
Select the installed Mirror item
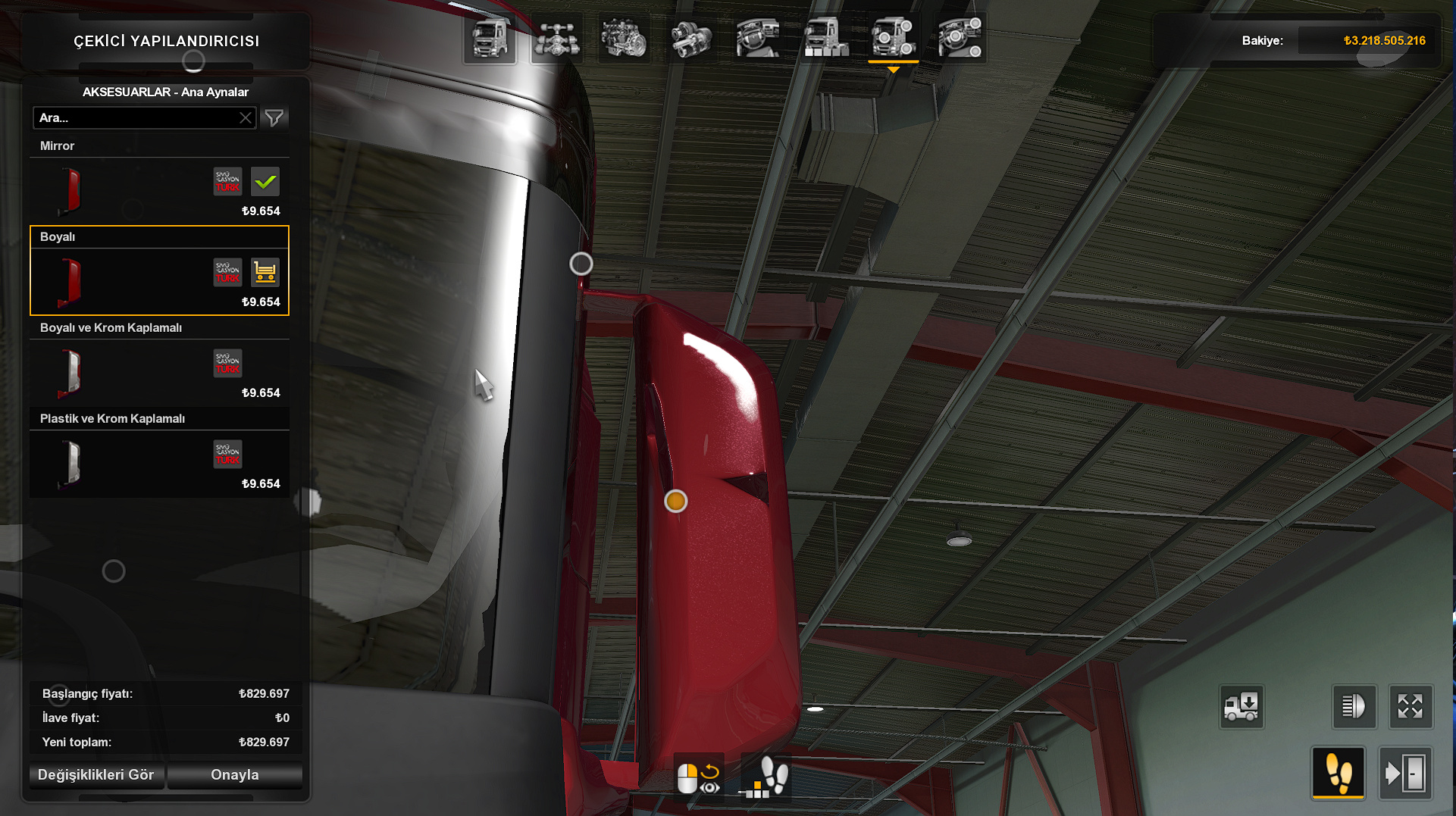click(x=159, y=190)
